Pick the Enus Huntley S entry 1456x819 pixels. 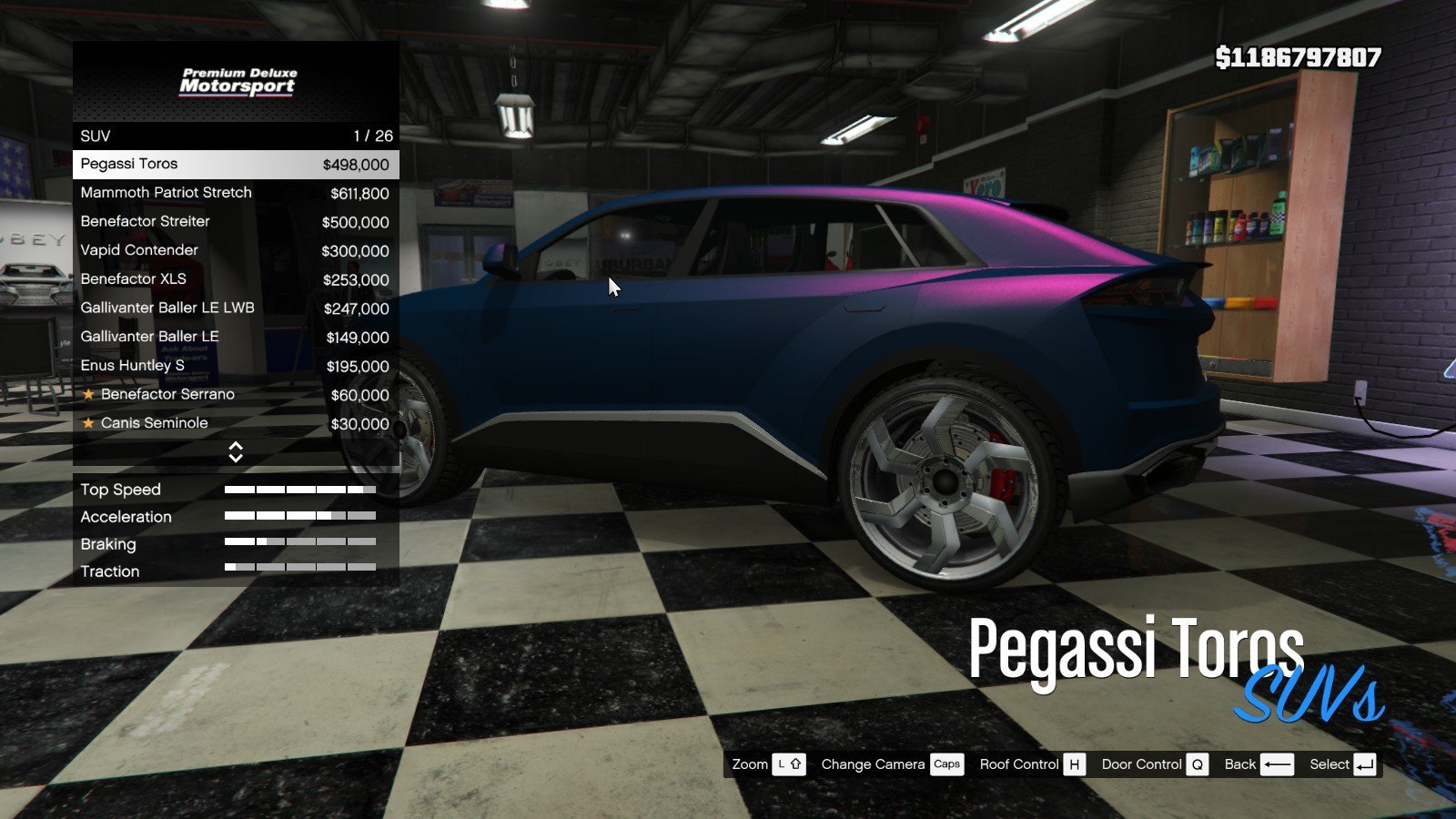pyautogui.click(x=235, y=366)
